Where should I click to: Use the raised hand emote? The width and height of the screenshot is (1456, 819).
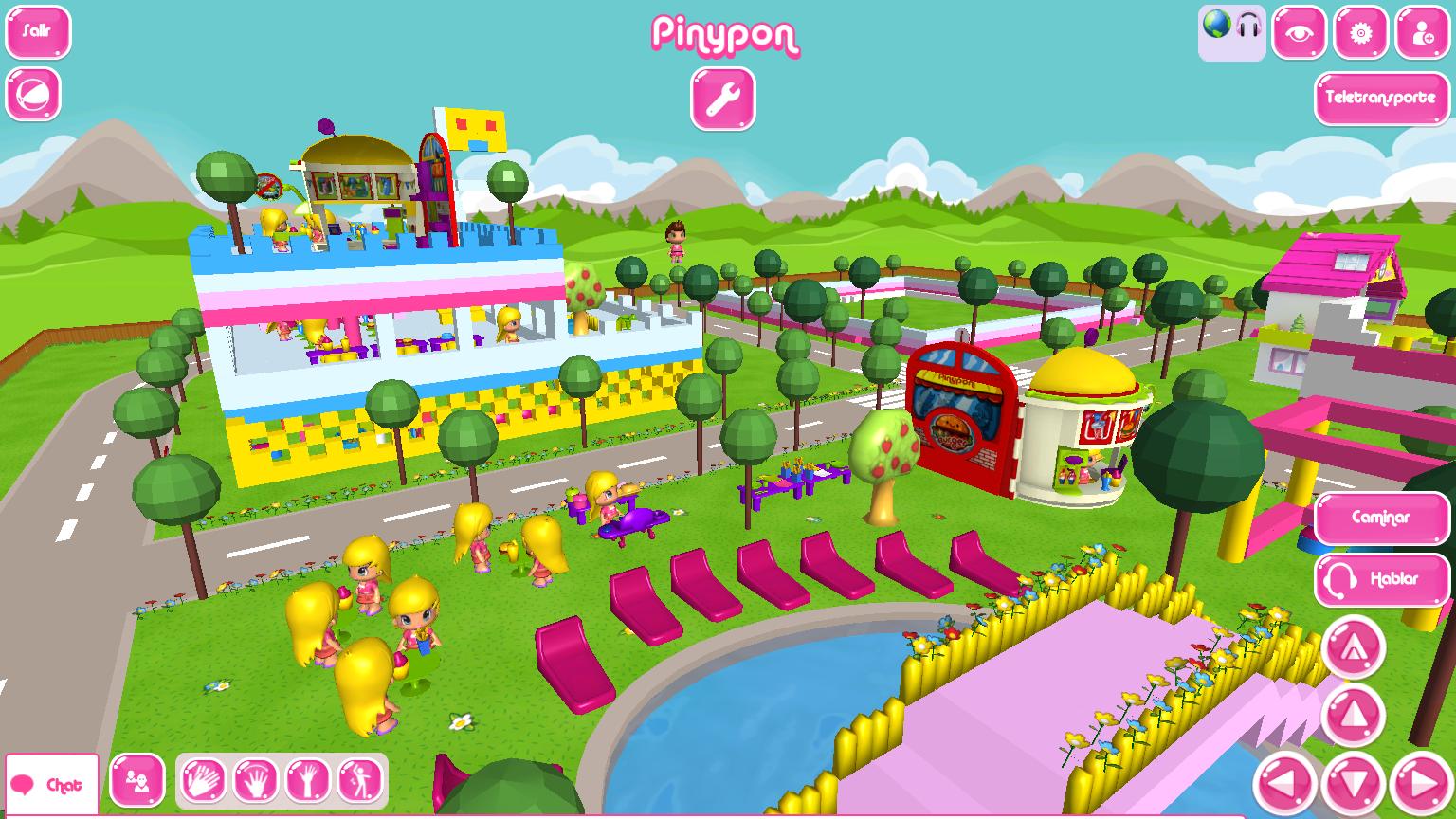click(308, 782)
